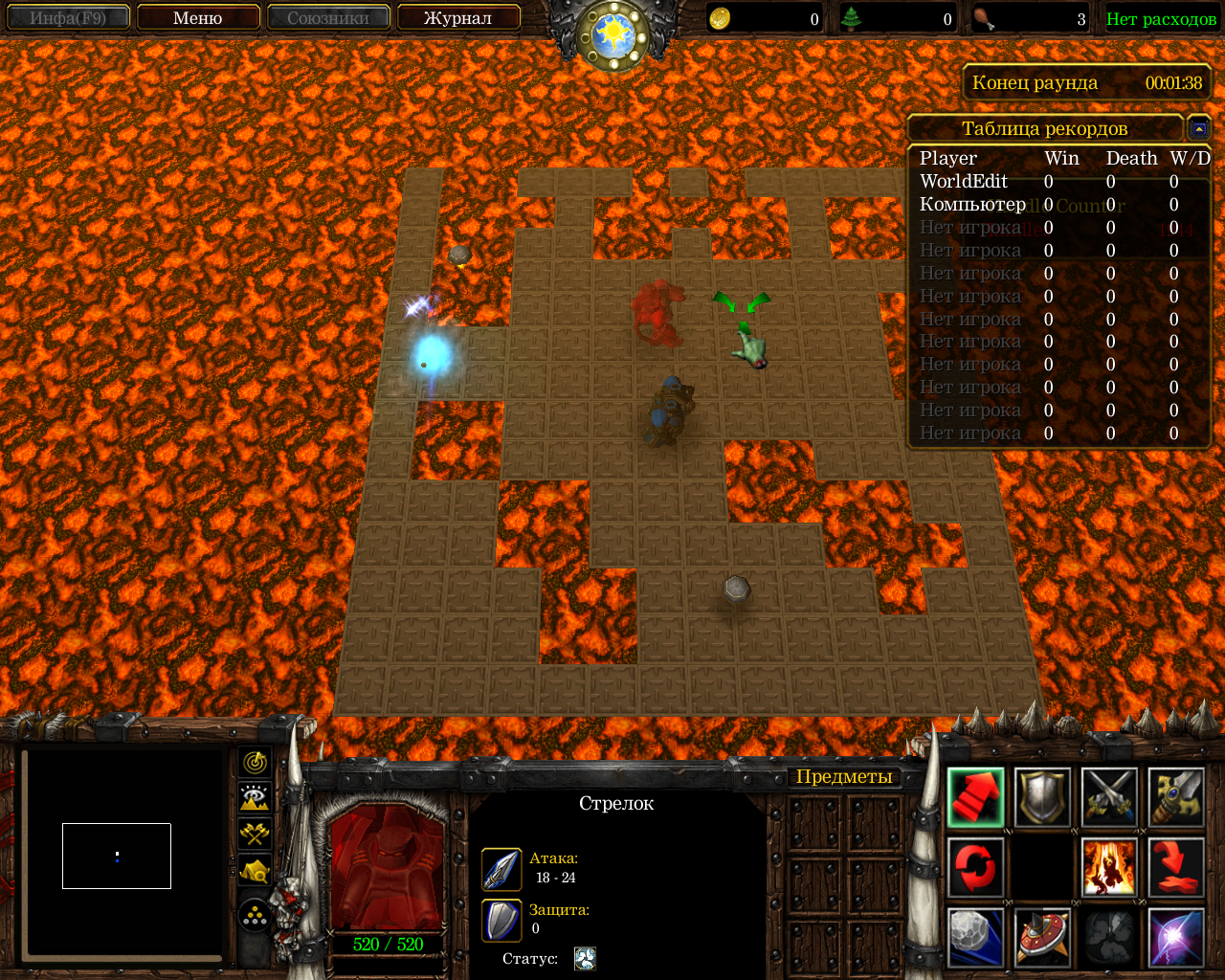Toggle ally color mode crossed-axes button
This screenshot has width=1225, height=980.
click(255, 834)
